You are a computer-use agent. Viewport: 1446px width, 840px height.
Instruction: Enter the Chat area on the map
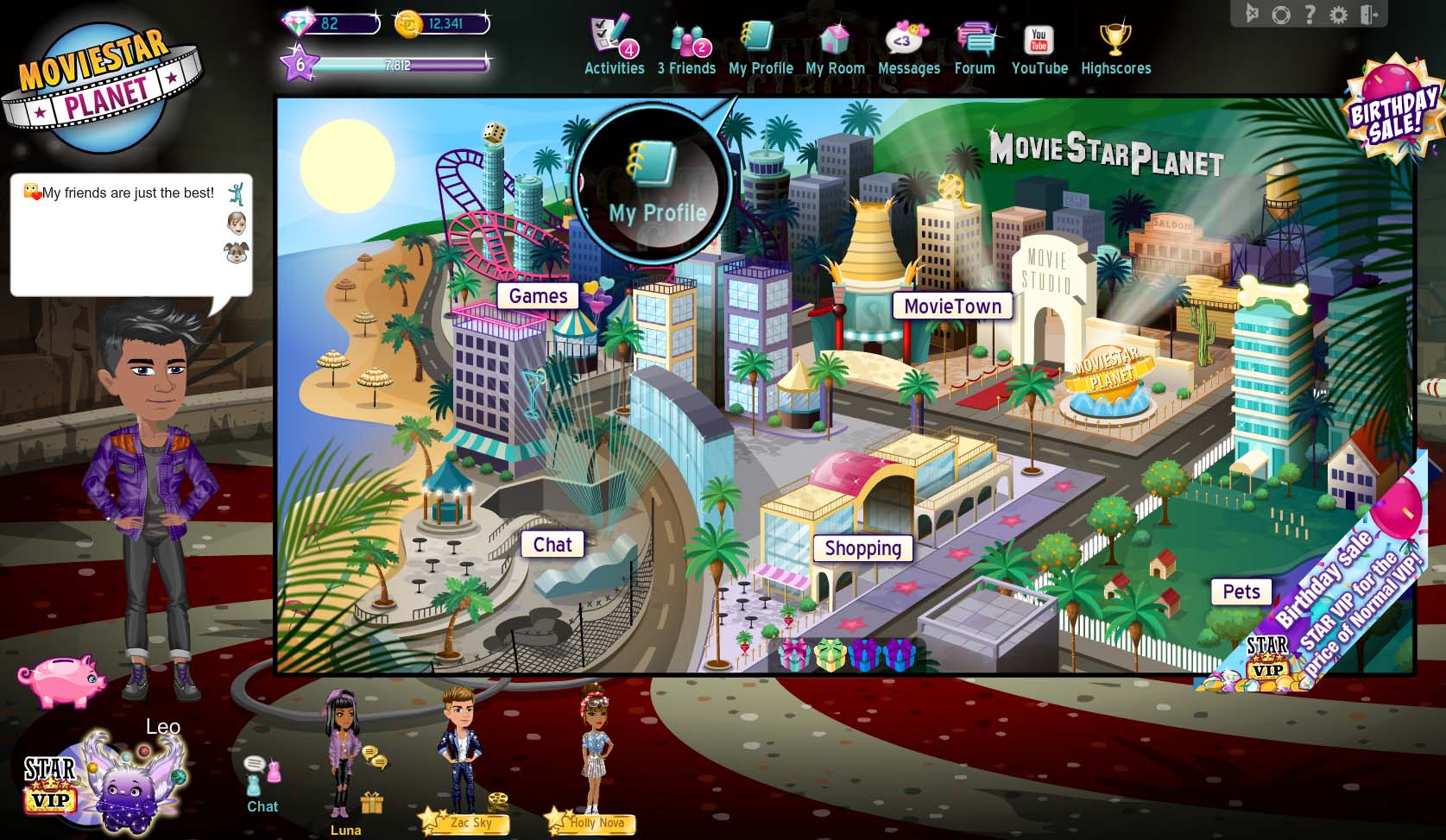coord(553,545)
